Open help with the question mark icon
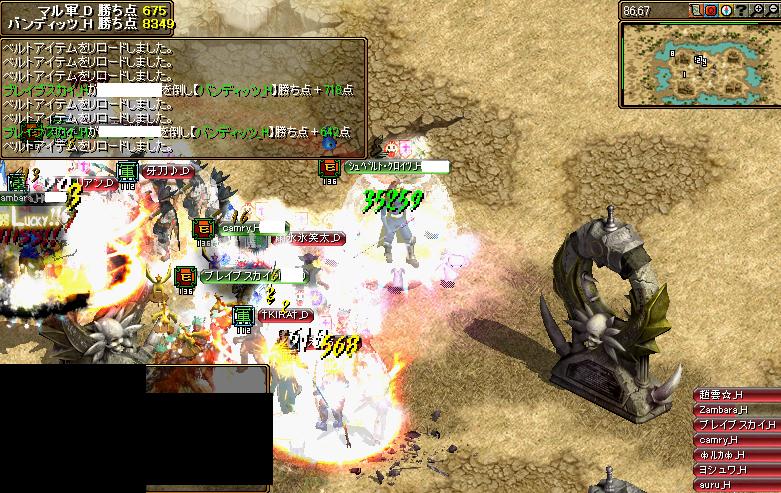Screen dimensions: 781x493 tap(741, 11)
